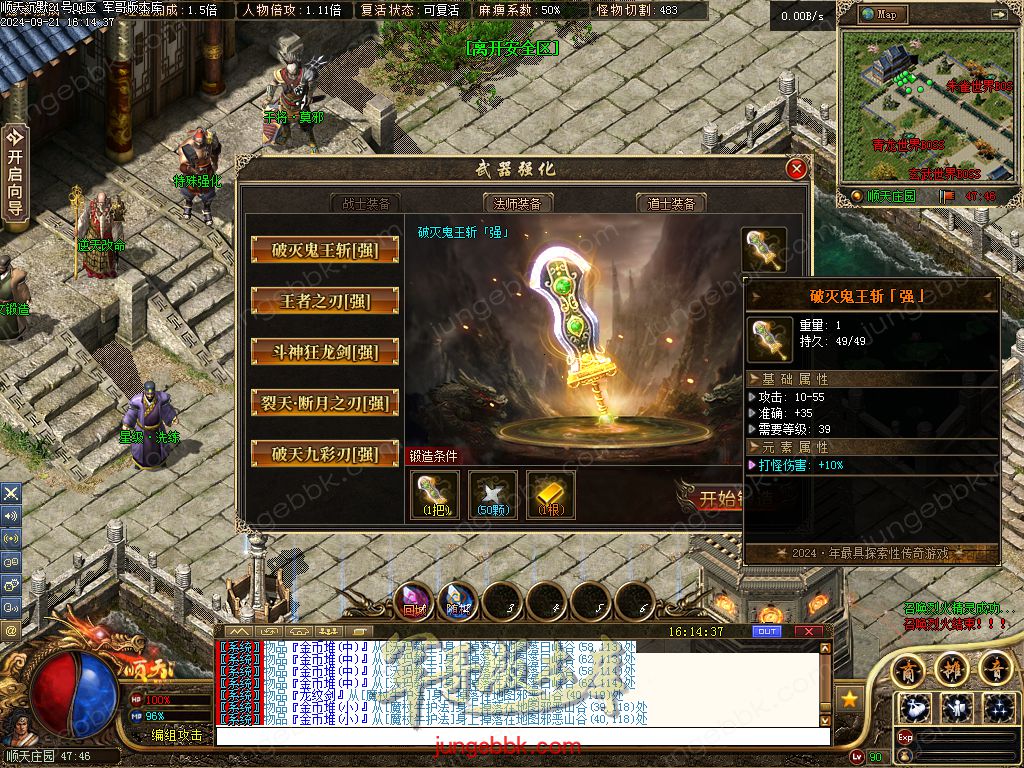Select 破灭鬼王斩[强] from the weapon list

click(x=325, y=250)
